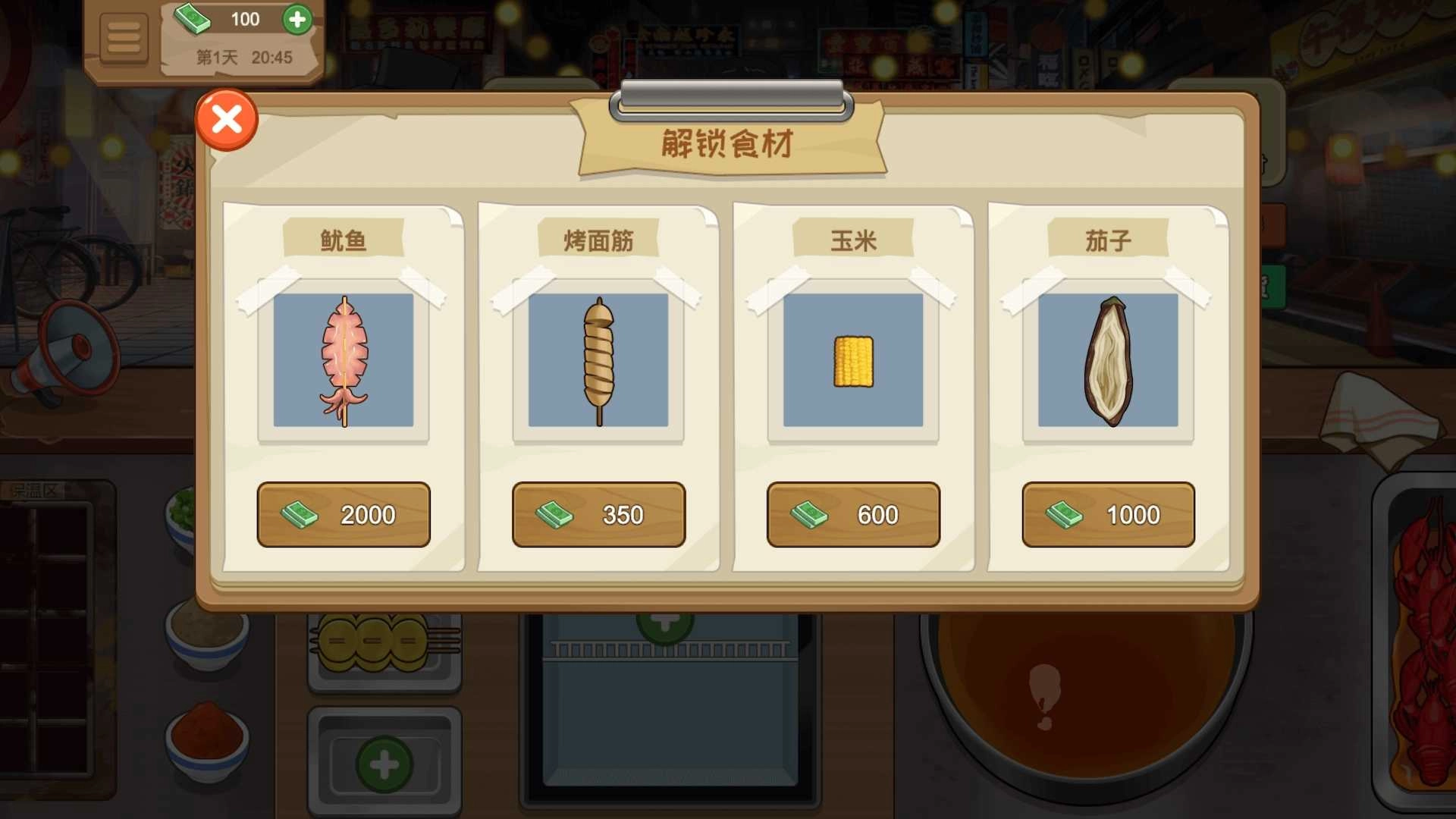Click the green plus inside the oven area
The width and height of the screenshot is (1456, 819).
(x=664, y=623)
